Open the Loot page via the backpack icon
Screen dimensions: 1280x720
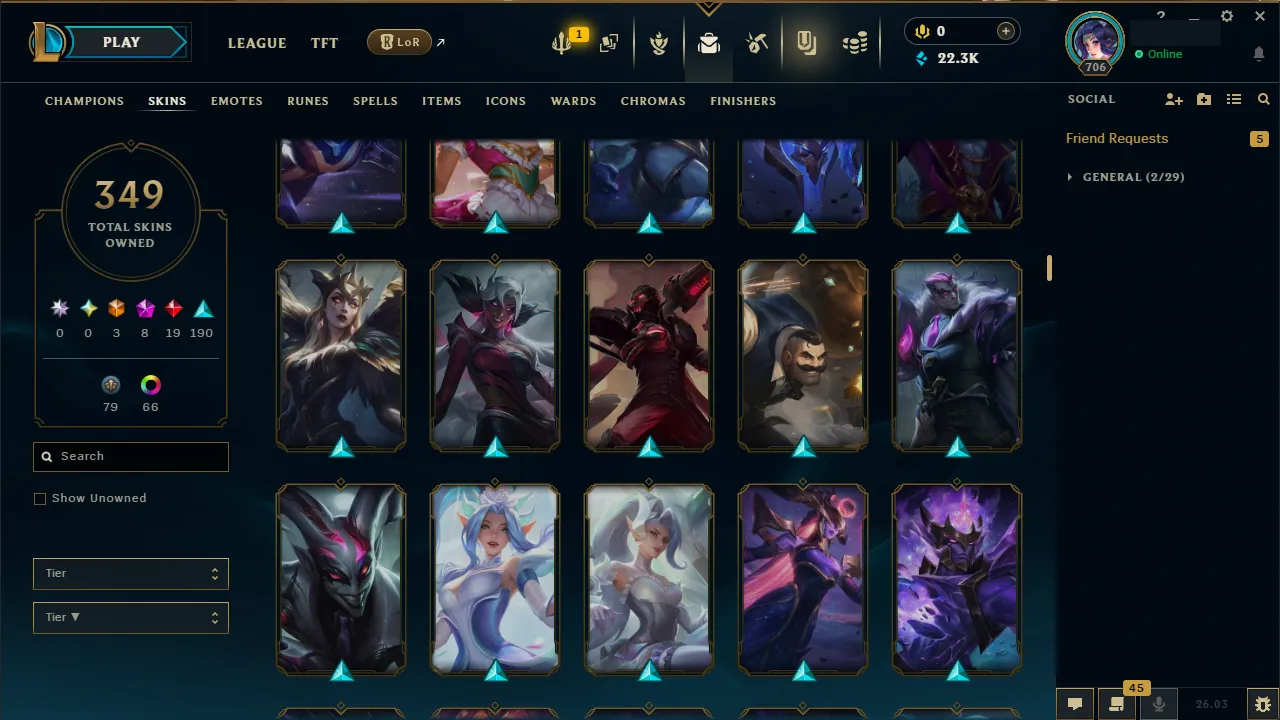tap(708, 42)
